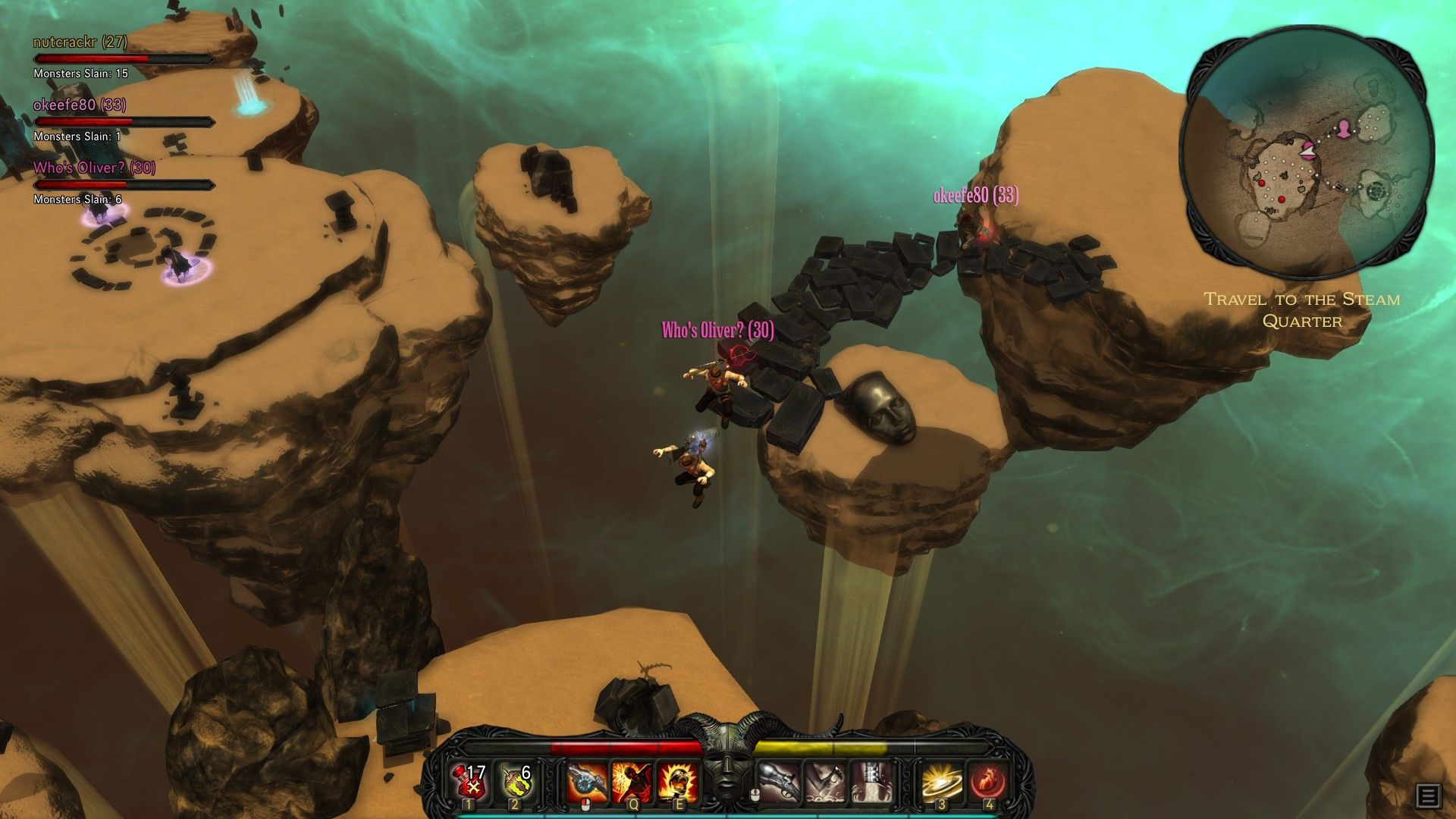Select the orange gun skill on left mouse
Image resolution: width=1456 pixels, height=819 pixels.
pyautogui.click(x=587, y=782)
